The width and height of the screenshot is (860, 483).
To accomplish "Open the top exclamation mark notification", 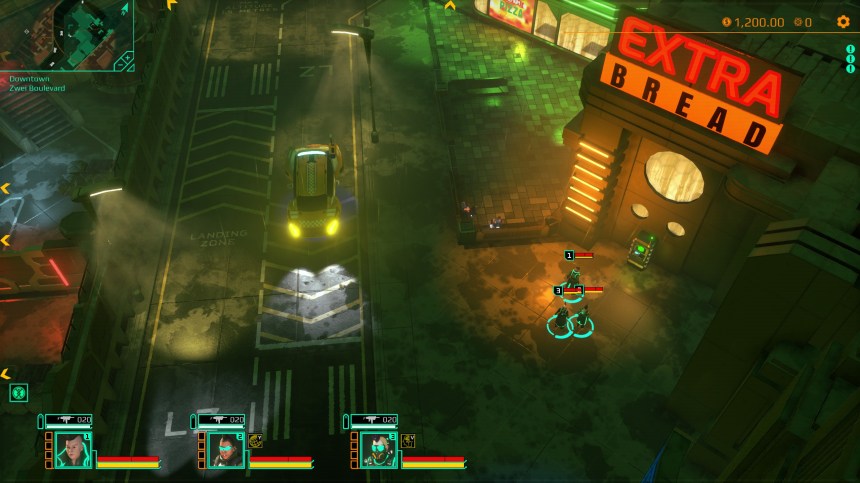I will (x=850, y=48).
